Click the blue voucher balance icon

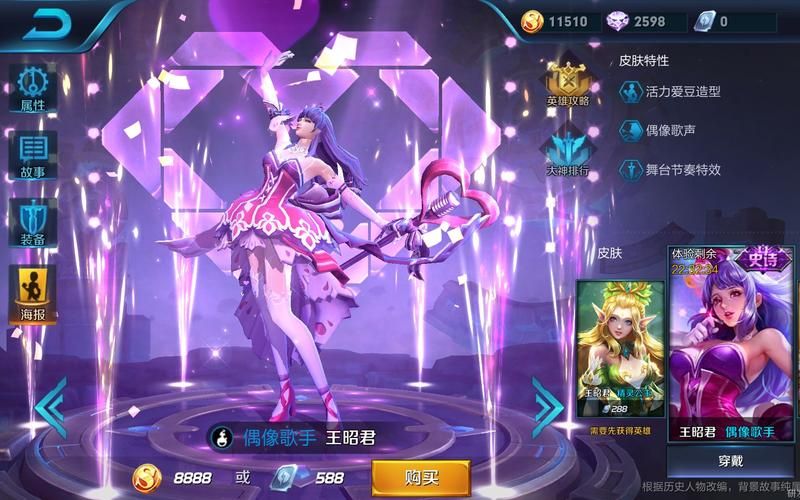click(x=703, y=21)
